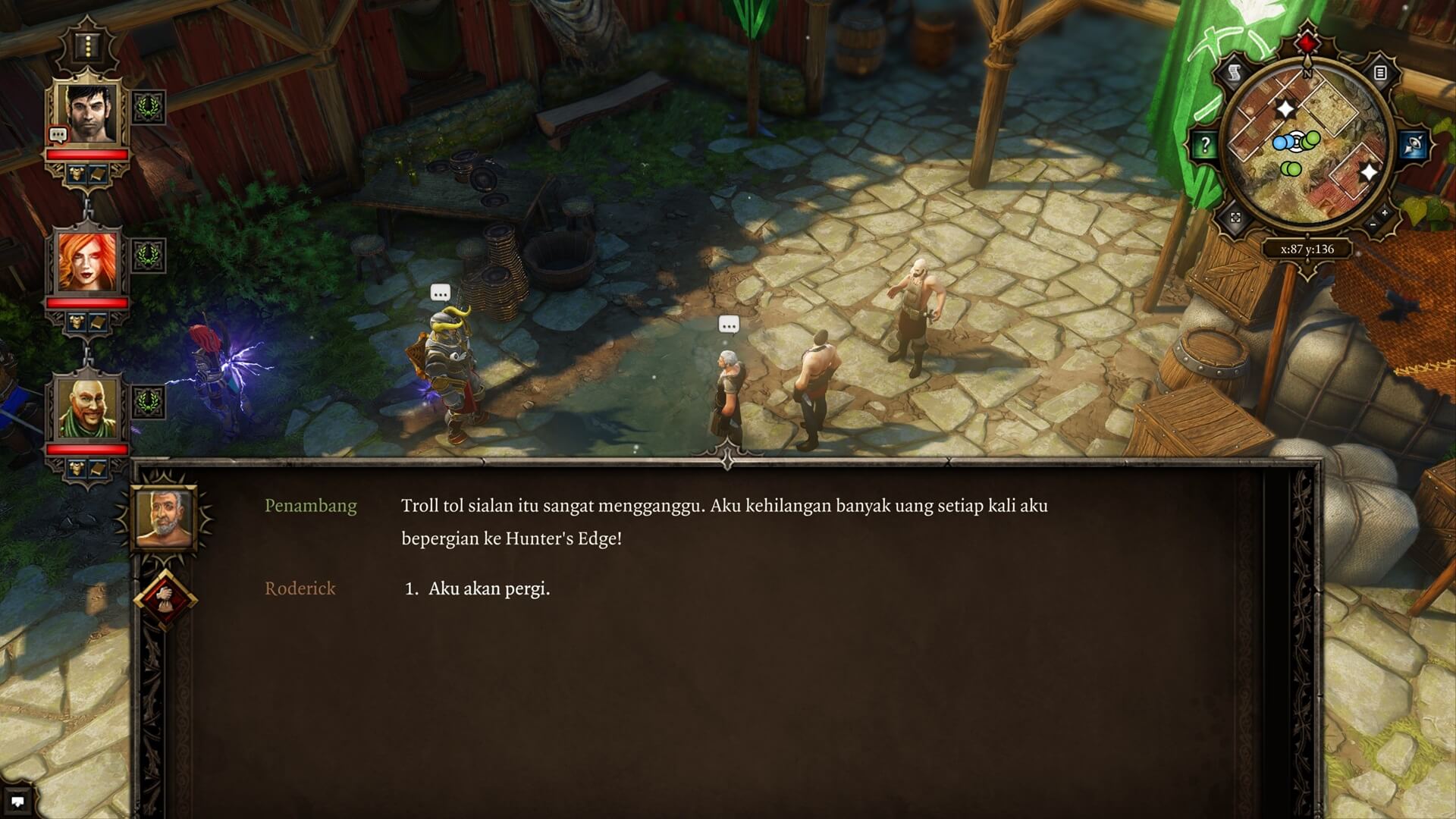Open the red-haired woman's skill book icon
Screen dimensions: 1456x819
coord(98,322)
